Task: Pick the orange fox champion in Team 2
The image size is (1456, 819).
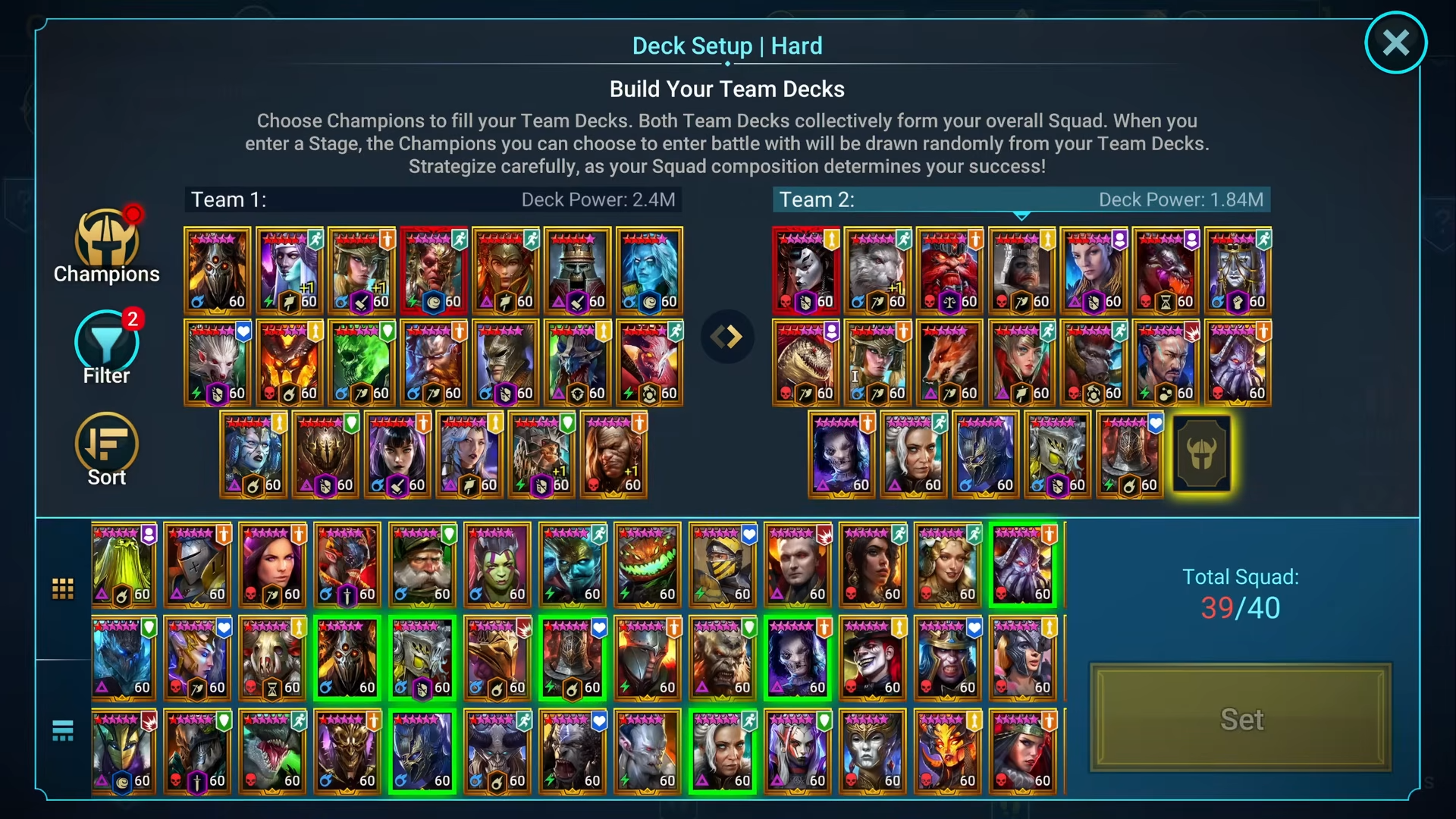Action: (x=949, y=362)
